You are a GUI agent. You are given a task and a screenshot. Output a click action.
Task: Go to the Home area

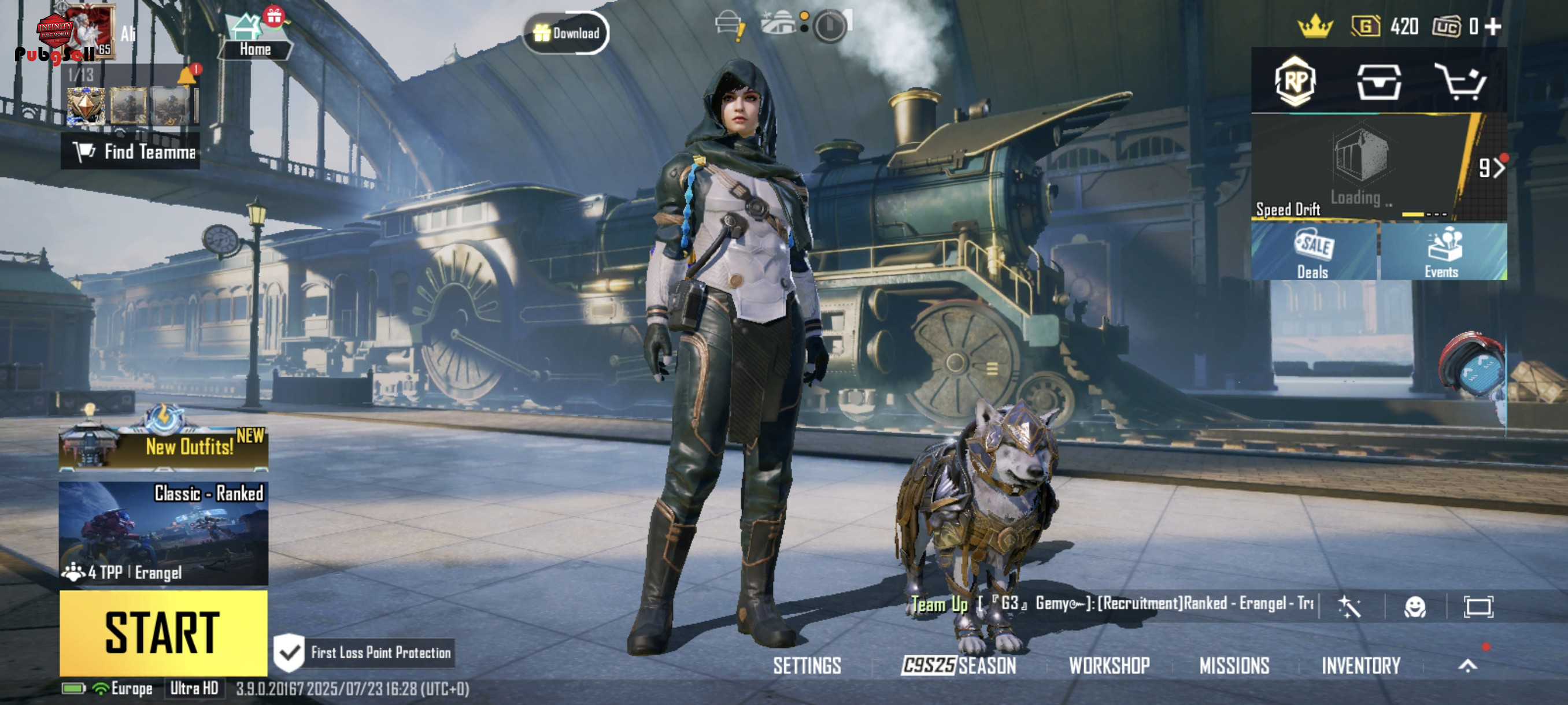pyautogui.click(x=254, y=38)
